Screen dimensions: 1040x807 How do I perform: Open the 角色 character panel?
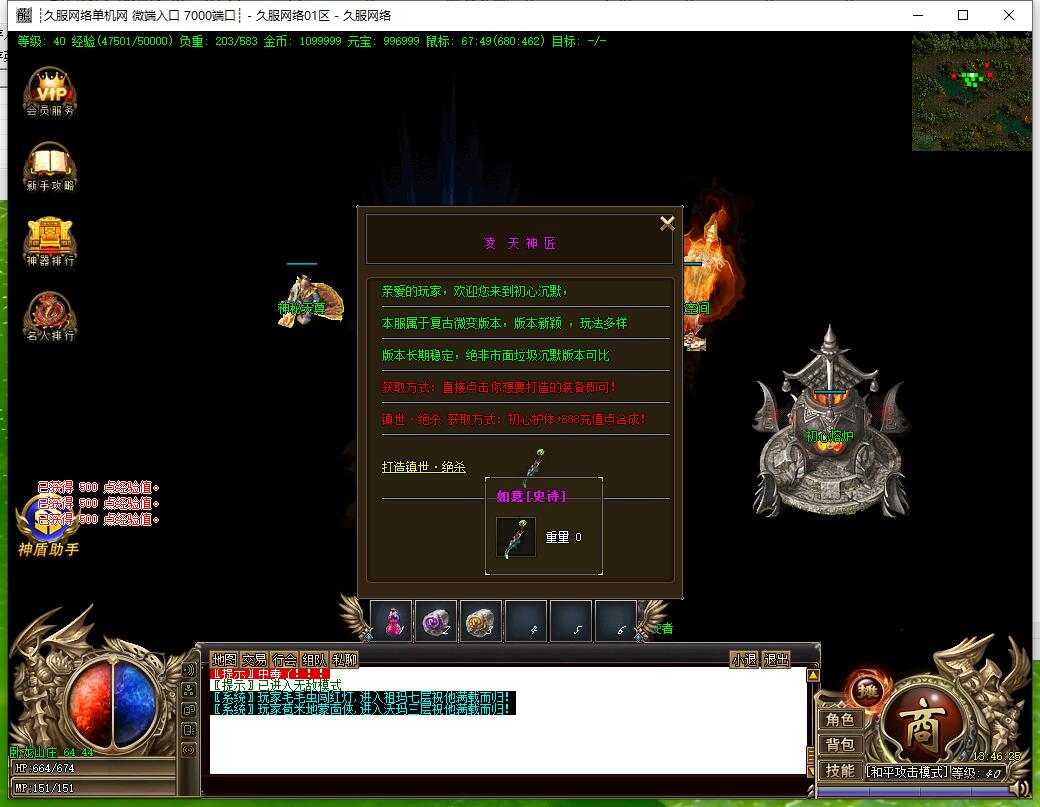tap(839, 720)
